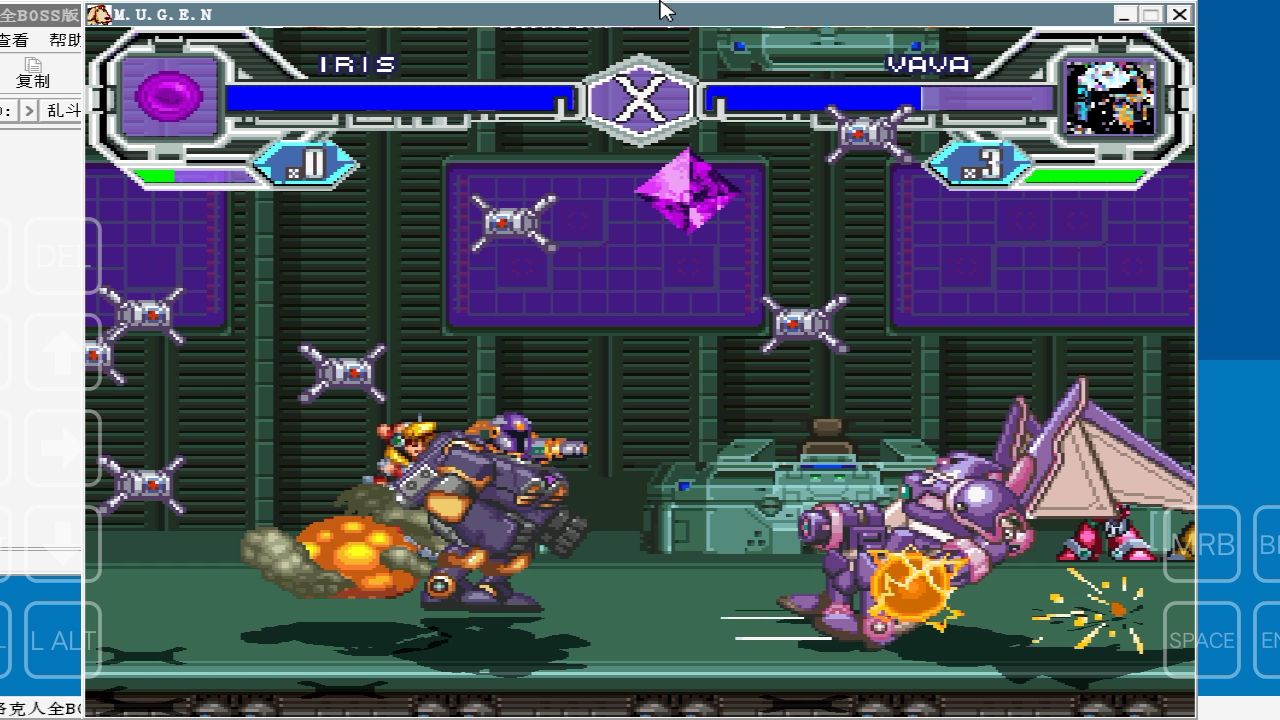Tap the right arrow virtual key
The image size is (1280, 720).
click(62, 448)
